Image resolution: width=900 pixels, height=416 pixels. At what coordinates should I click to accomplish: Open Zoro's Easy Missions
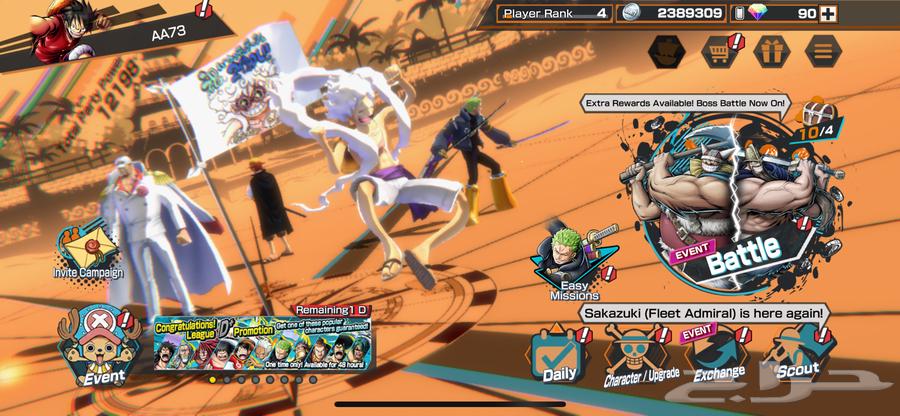point(574,265)
